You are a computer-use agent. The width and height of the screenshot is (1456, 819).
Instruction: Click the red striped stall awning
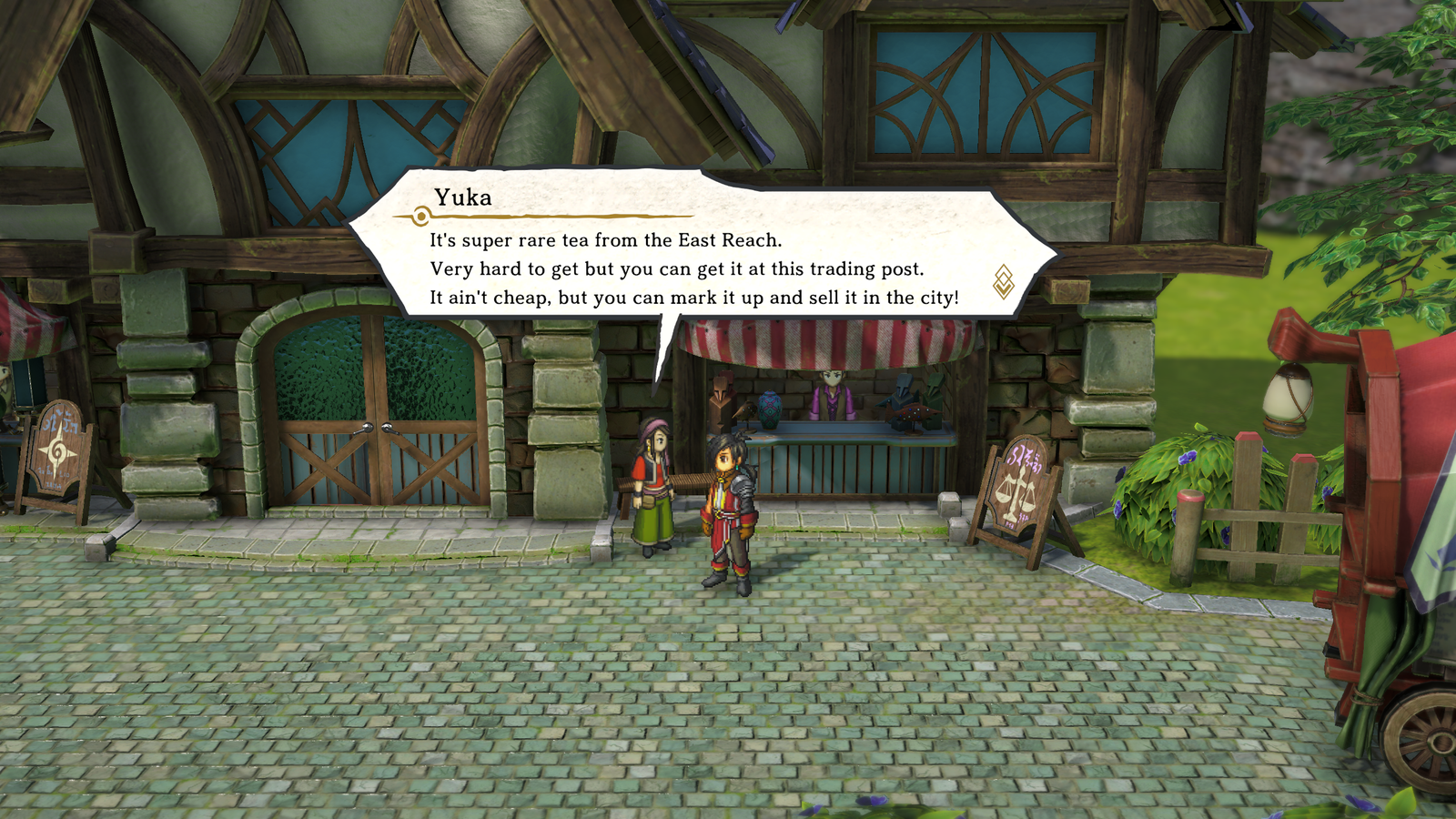828,341
